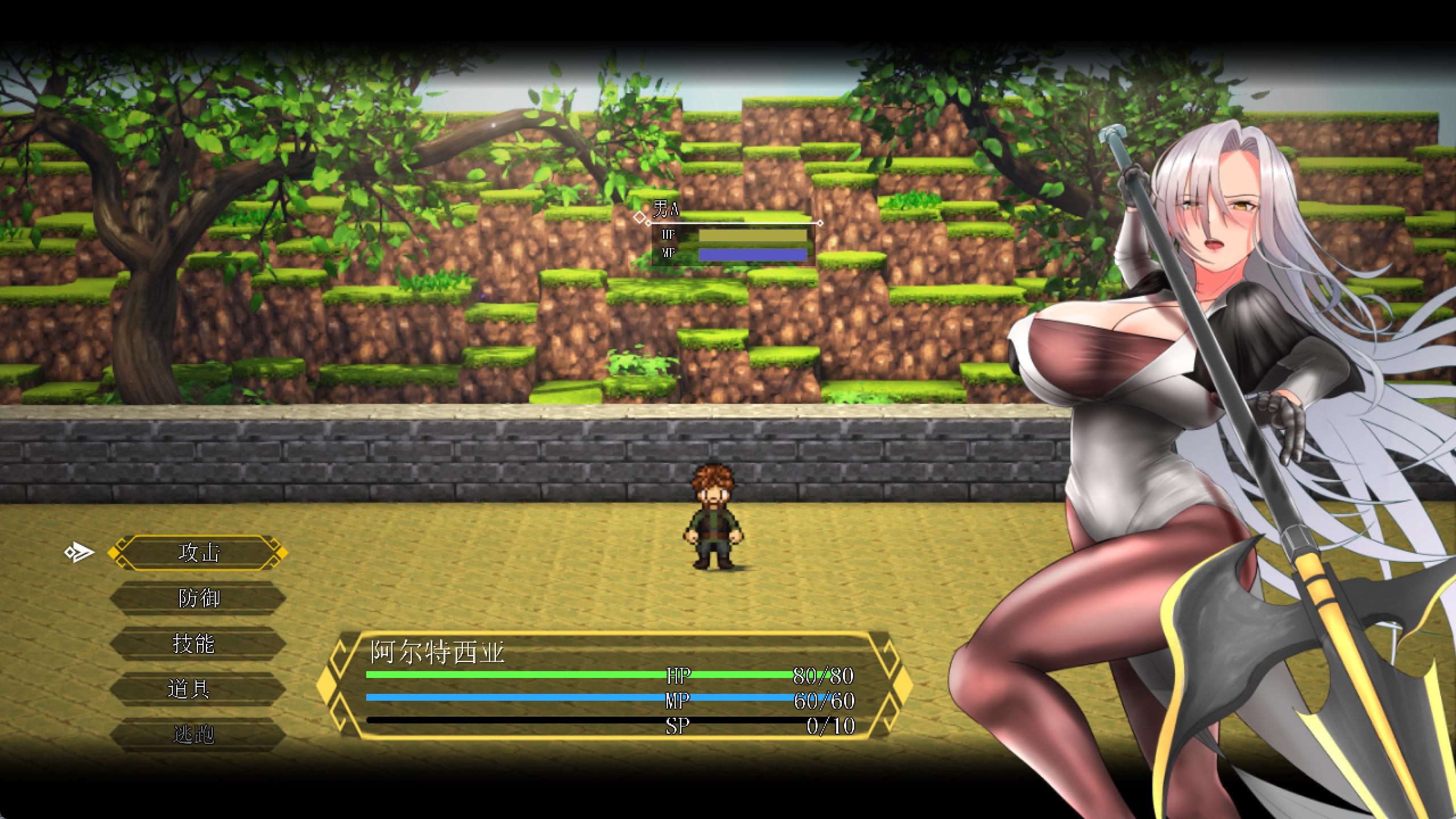Choose the 防御 (Defend) command
Image resolution: width=1456 pixels, height=819 pixels.
coord(198,598)
